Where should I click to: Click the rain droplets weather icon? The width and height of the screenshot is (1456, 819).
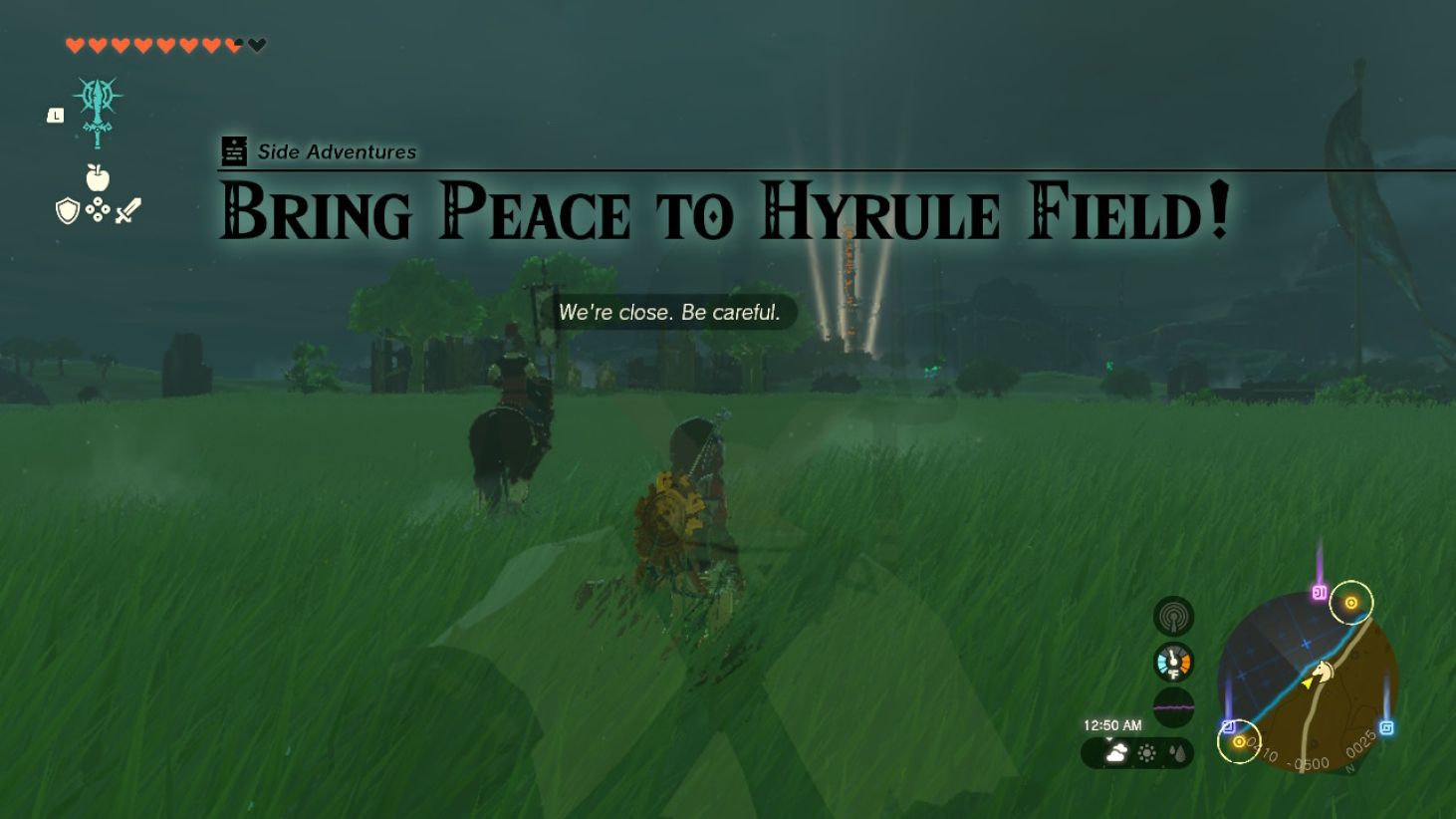pyautogui.click(x=1178, y=754)
